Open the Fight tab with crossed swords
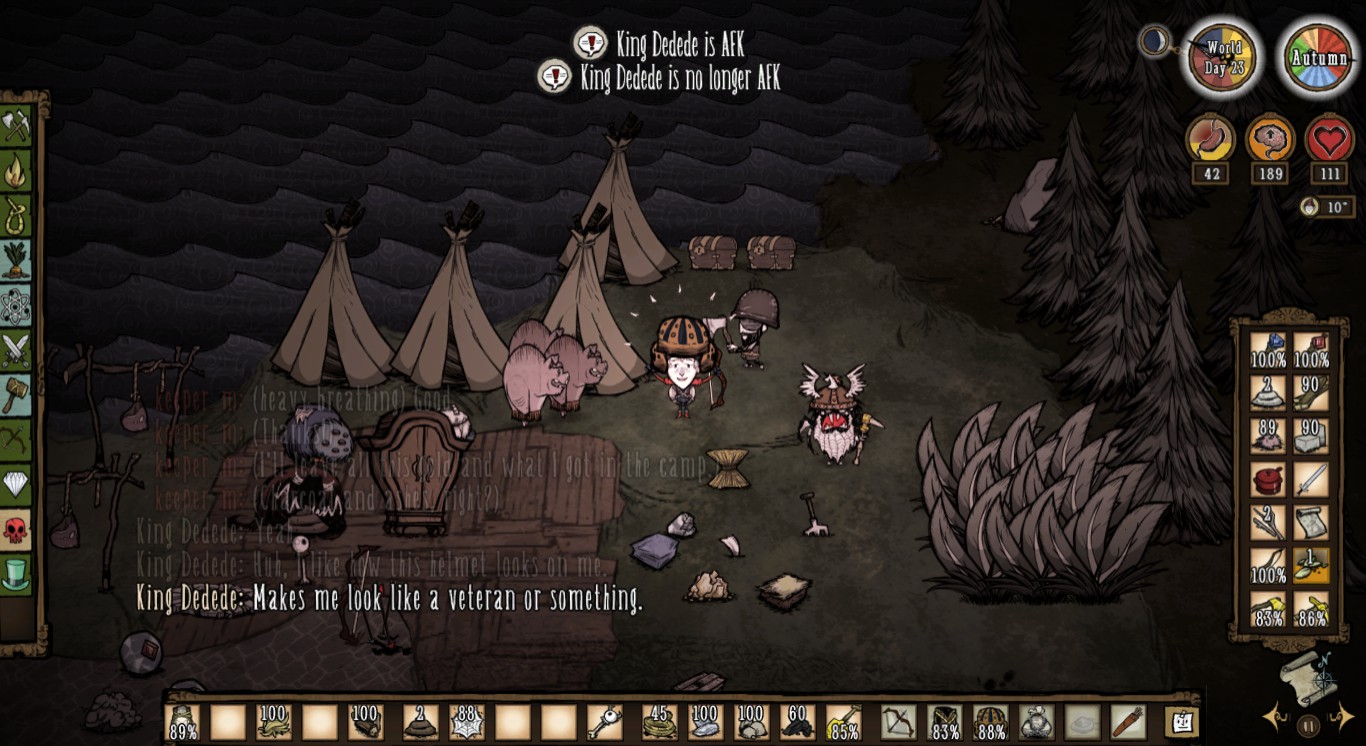Image resolution: width=1366 pixels, height=746 pixels. (x=16, y=350)
